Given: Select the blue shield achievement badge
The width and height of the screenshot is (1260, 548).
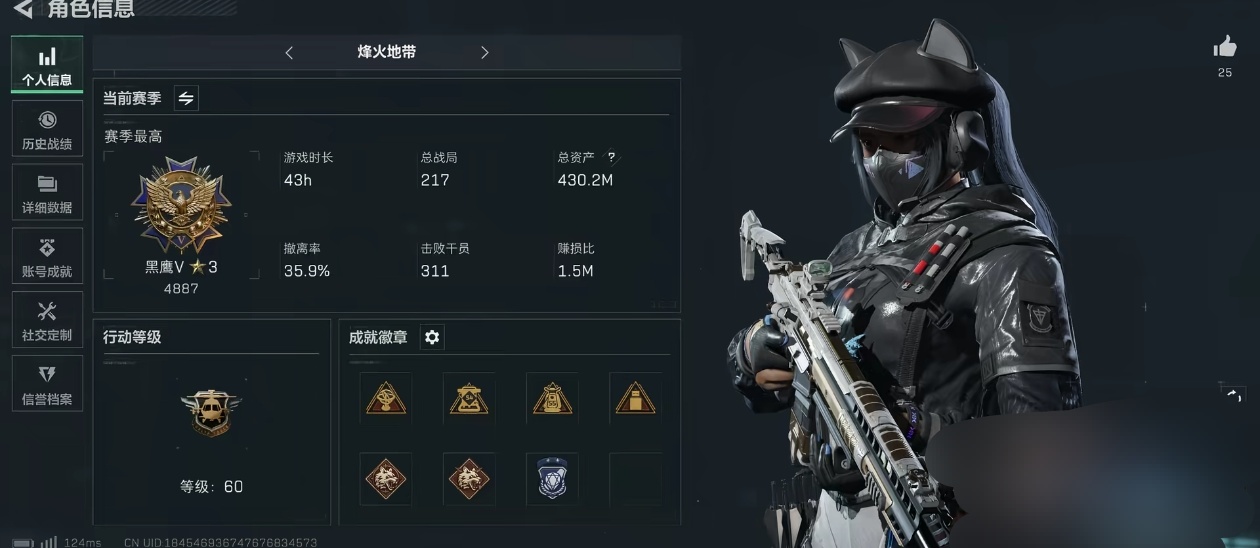Looking at the screenshot, I should [552, 477].
